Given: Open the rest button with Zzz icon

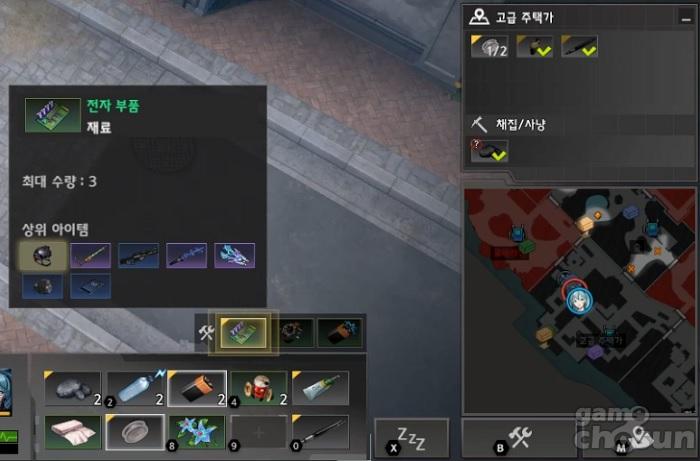Looking at the screenshot, I should (x=411, y=438).
